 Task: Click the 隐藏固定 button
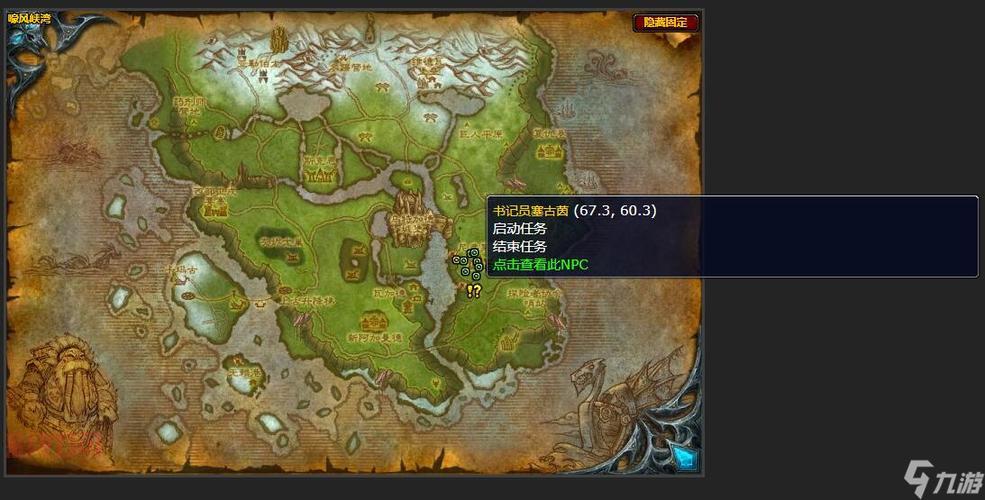[665, 22]
